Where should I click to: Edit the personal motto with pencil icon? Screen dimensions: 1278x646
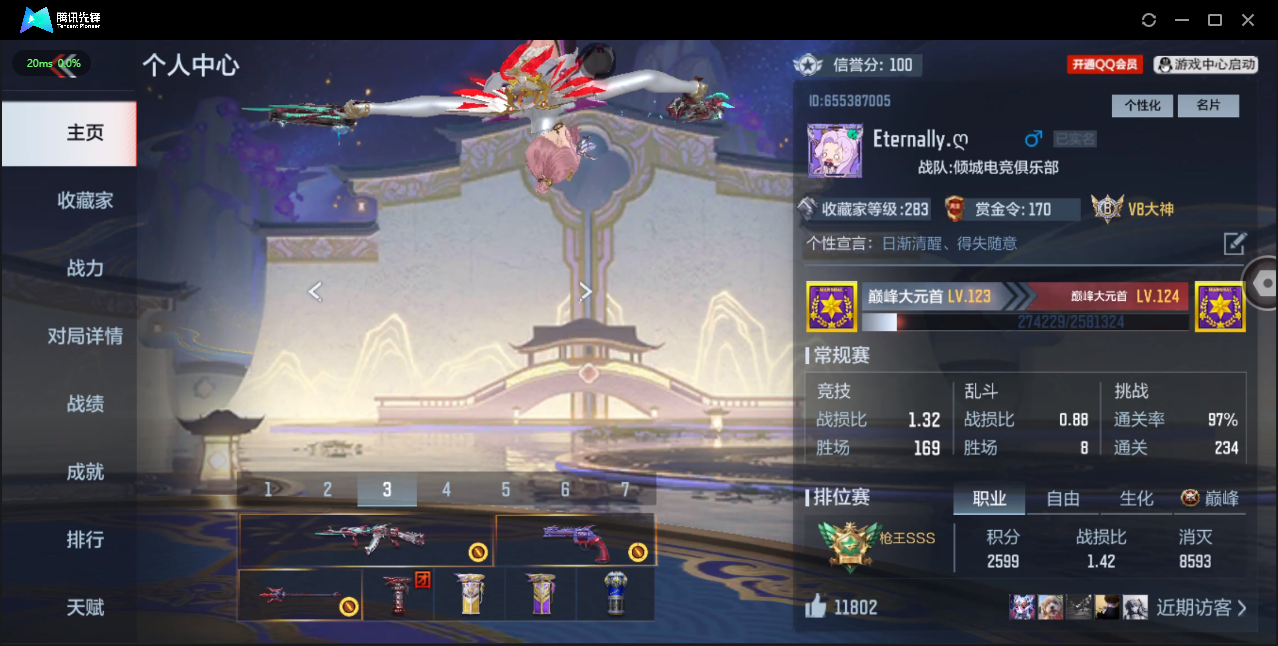pos(1235,243)
